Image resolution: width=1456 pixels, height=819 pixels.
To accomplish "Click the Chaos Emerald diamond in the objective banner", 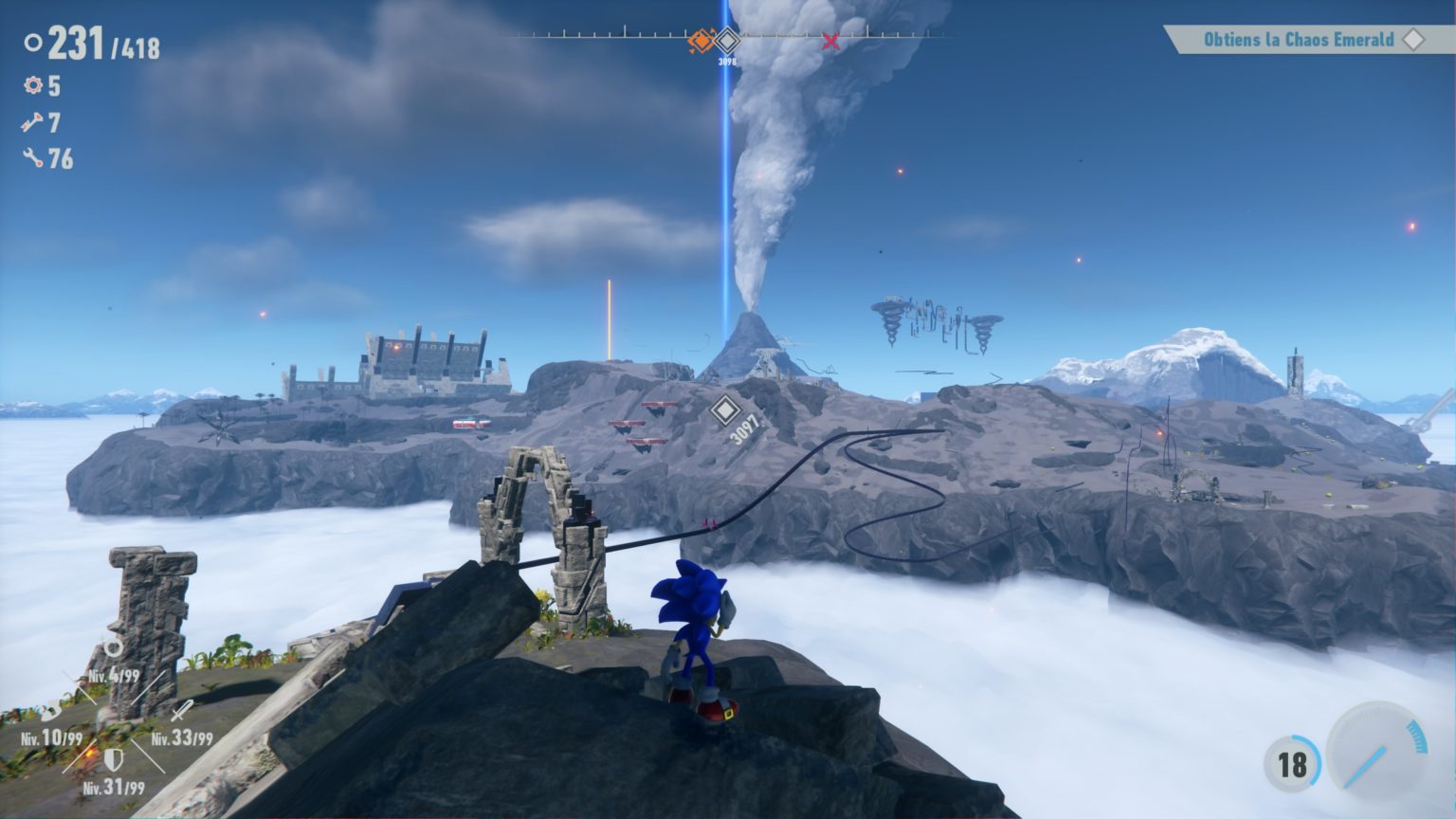I will click(x=1414, y=41).
